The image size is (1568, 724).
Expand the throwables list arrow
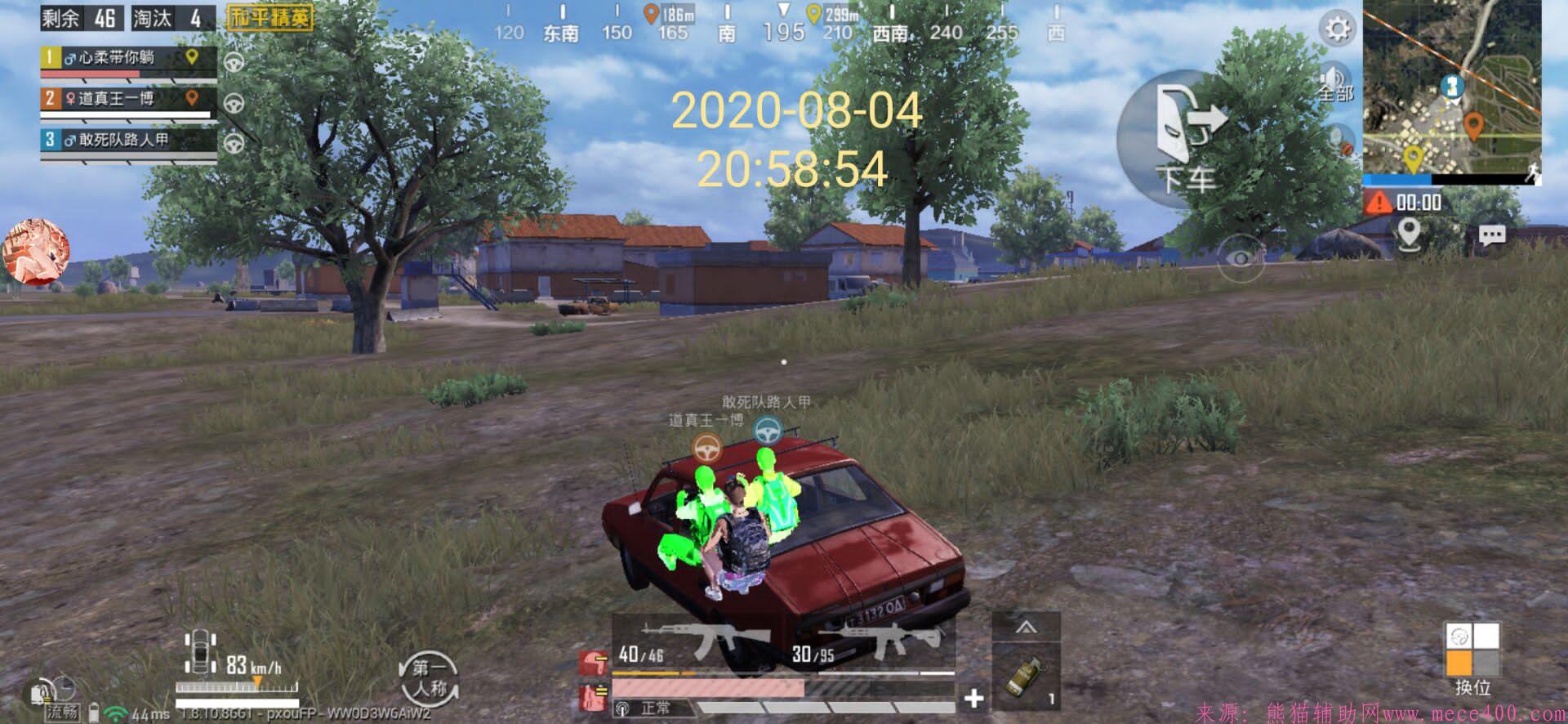pos(1026,628)
